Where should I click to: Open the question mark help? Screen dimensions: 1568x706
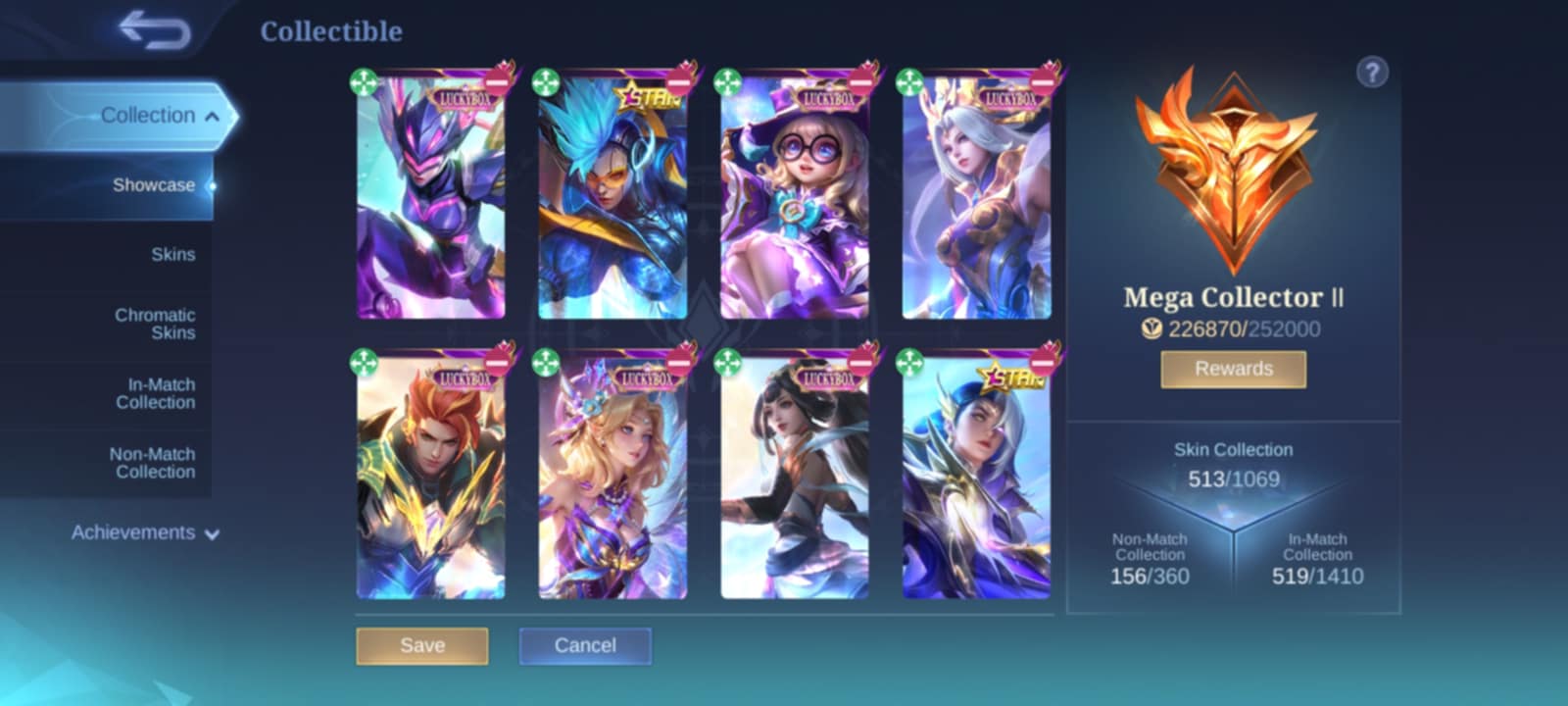click(1372, 72)
